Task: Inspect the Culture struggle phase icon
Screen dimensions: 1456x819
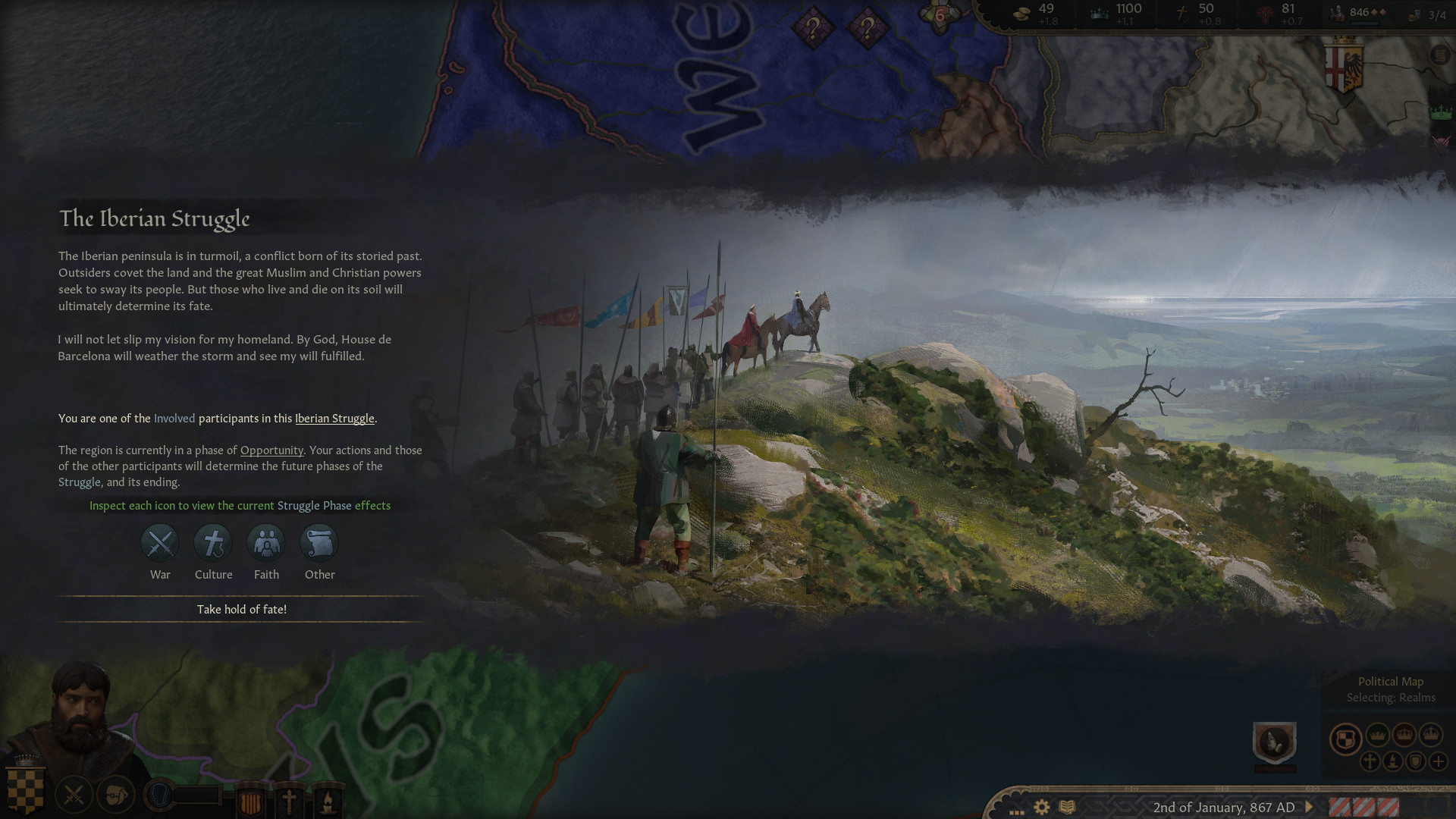Action: tap(212, 543)
